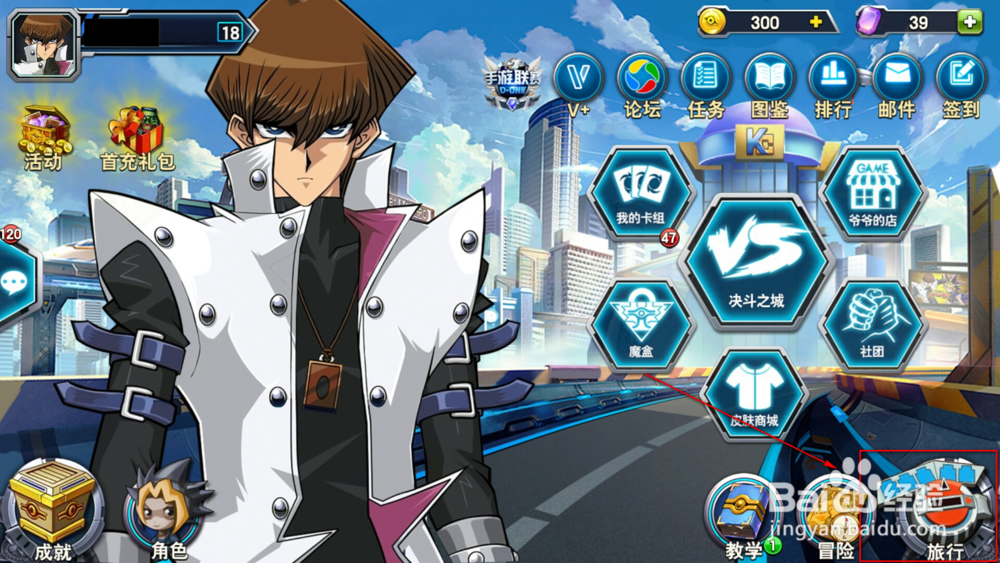1000x563 pixels.
Task: Open the V+ VIP menu
Action: (x=578, y=80)
